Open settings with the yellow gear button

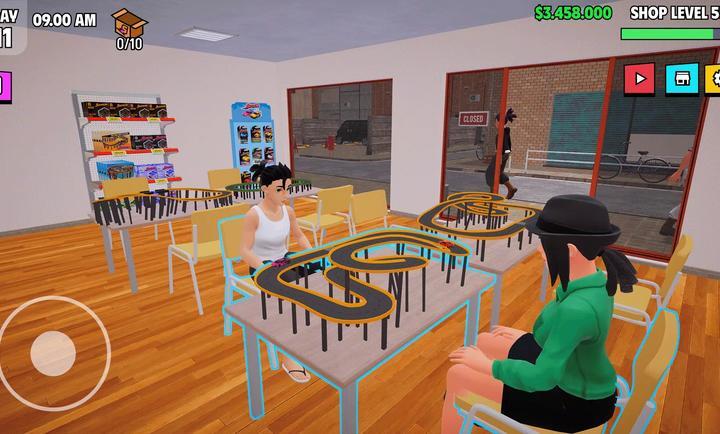(x=713, y=78)
